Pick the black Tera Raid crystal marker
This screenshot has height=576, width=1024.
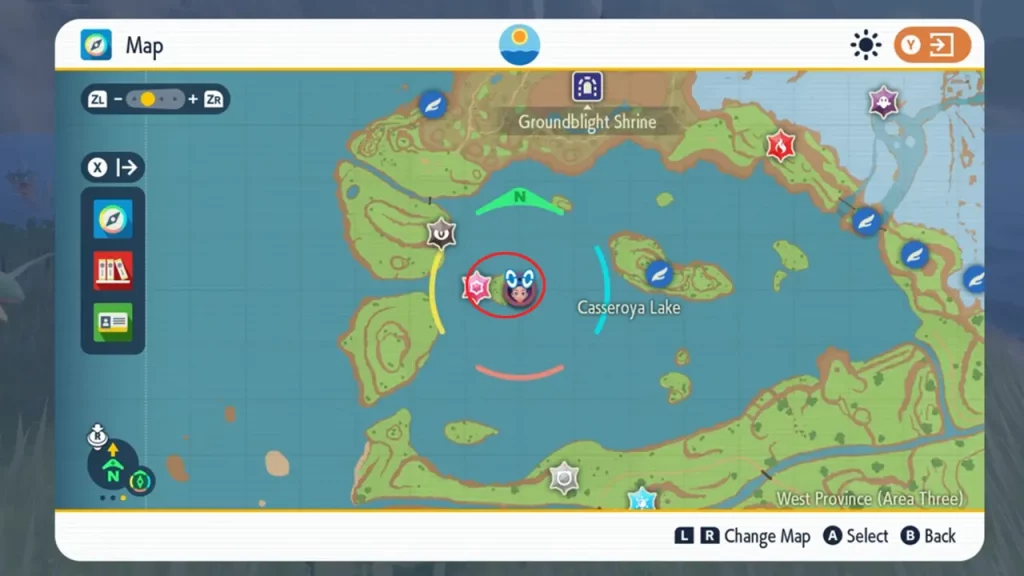[x=441, y=233]
